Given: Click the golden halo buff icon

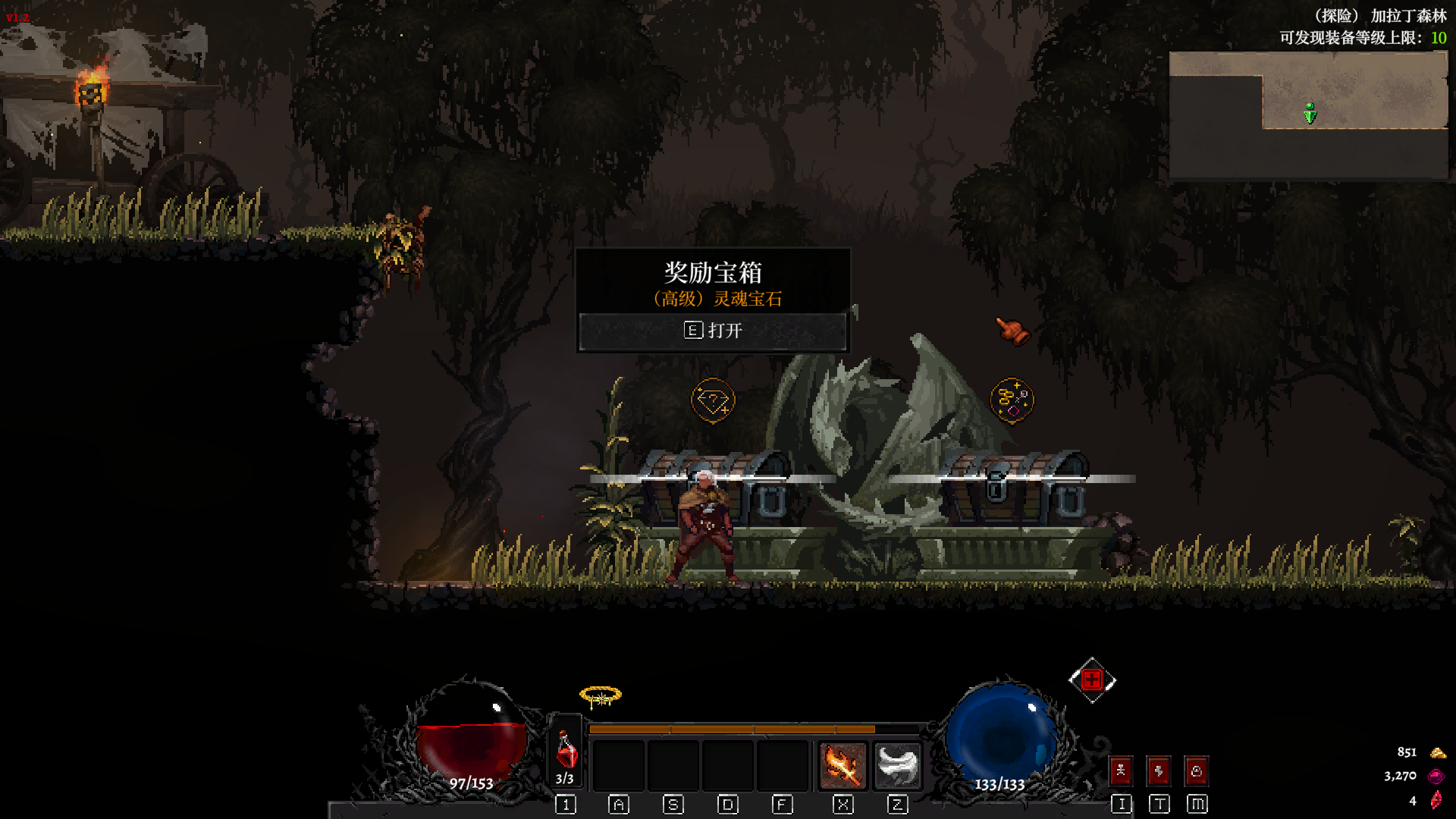Looking at the screenshot, I should 600,696.
